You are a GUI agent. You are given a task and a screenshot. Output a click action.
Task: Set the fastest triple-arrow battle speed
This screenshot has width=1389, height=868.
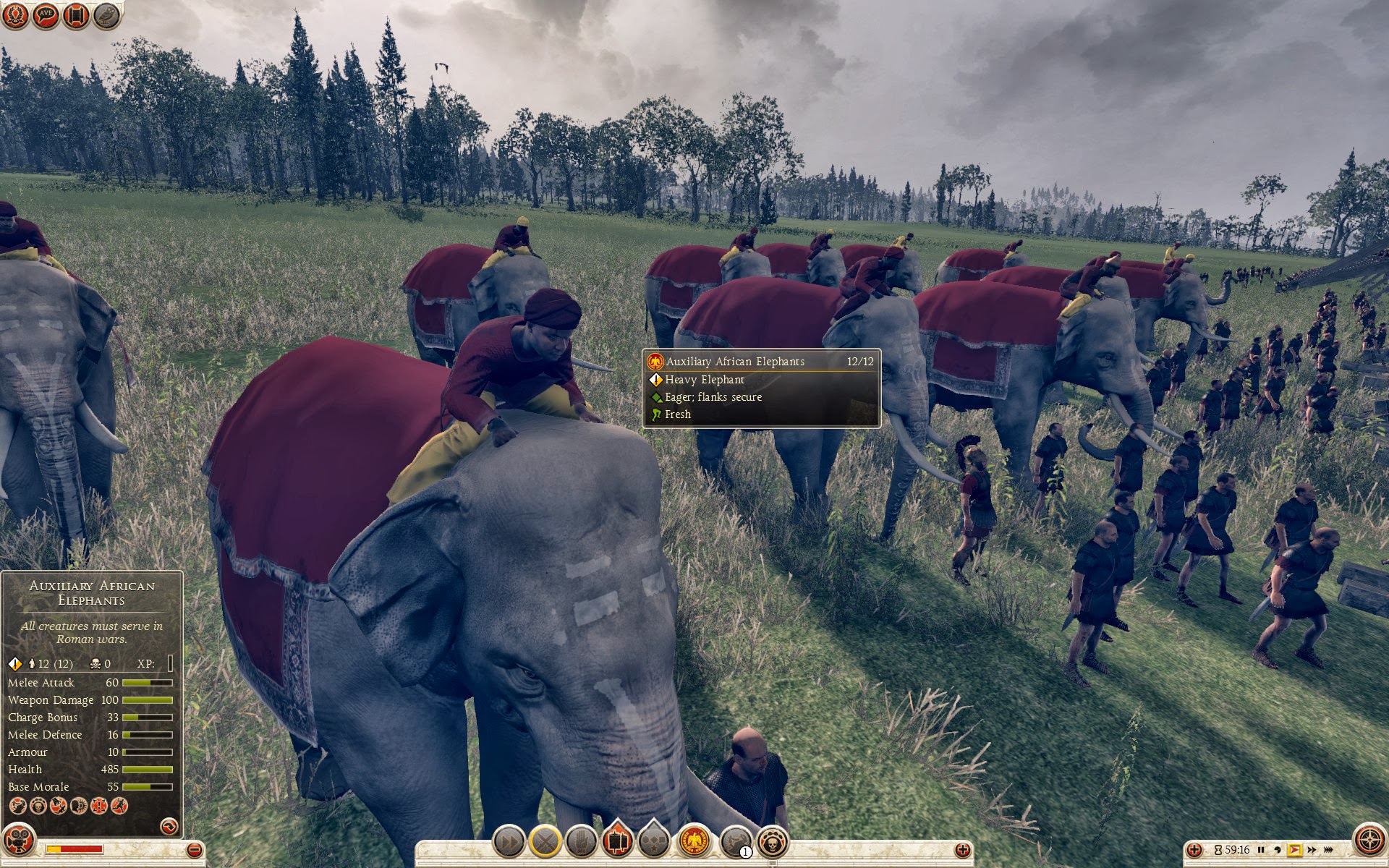point(1329,850)
